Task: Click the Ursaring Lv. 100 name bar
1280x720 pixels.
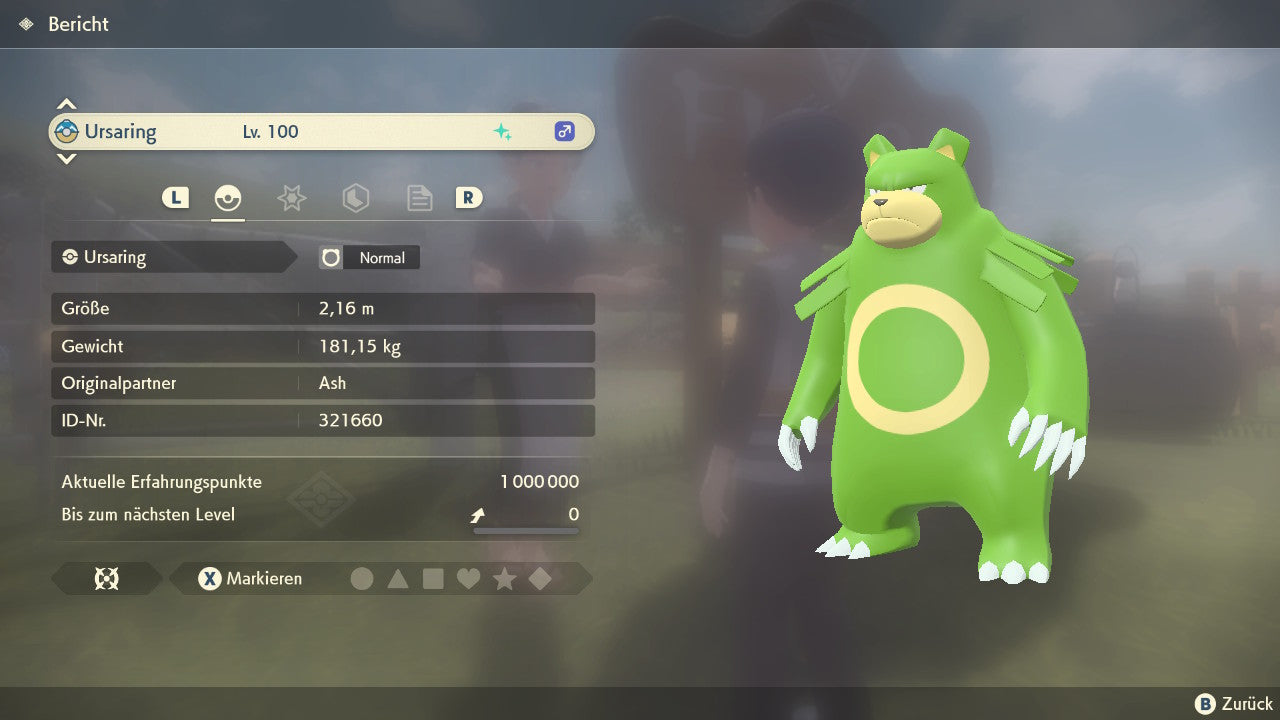Action: (321, 131)
